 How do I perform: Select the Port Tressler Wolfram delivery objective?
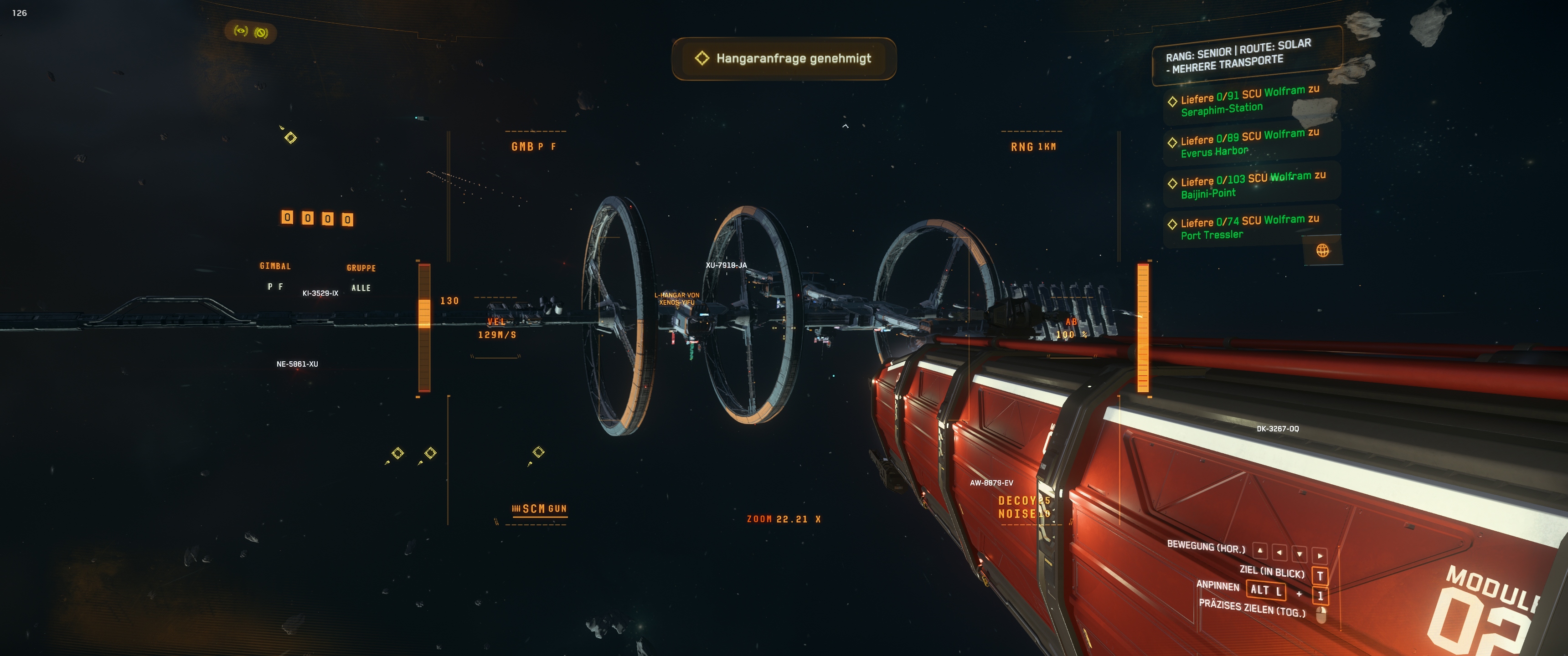(x=1248, y=227)
